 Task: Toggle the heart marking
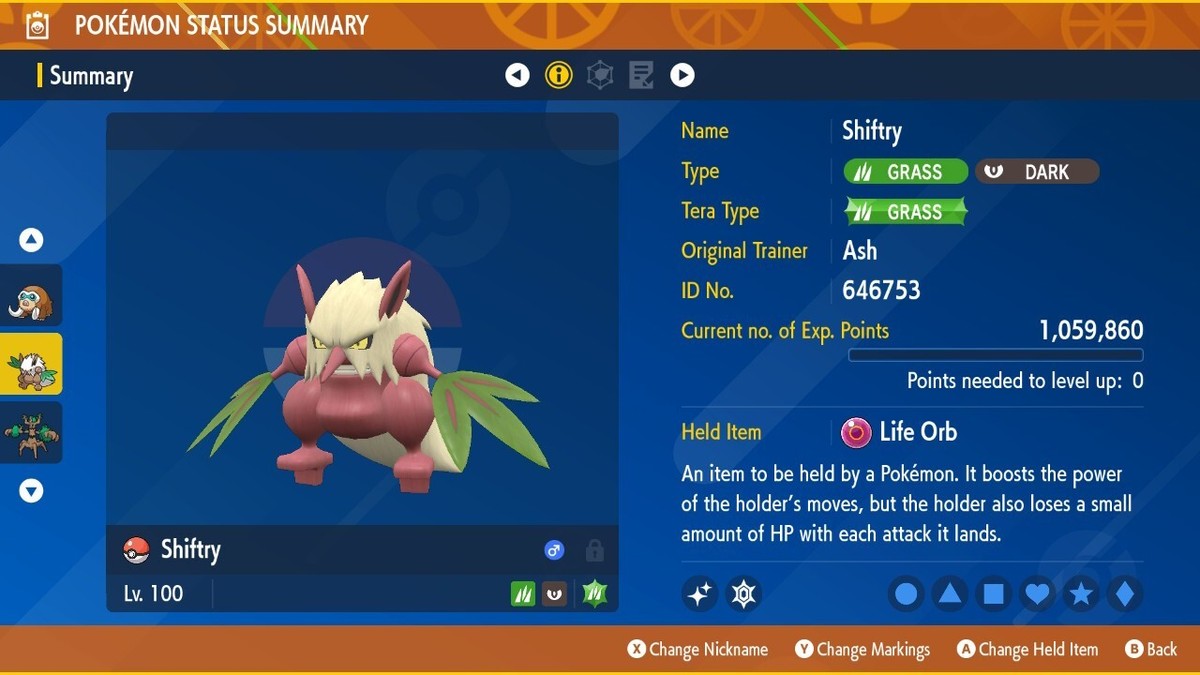point(1038,594)
